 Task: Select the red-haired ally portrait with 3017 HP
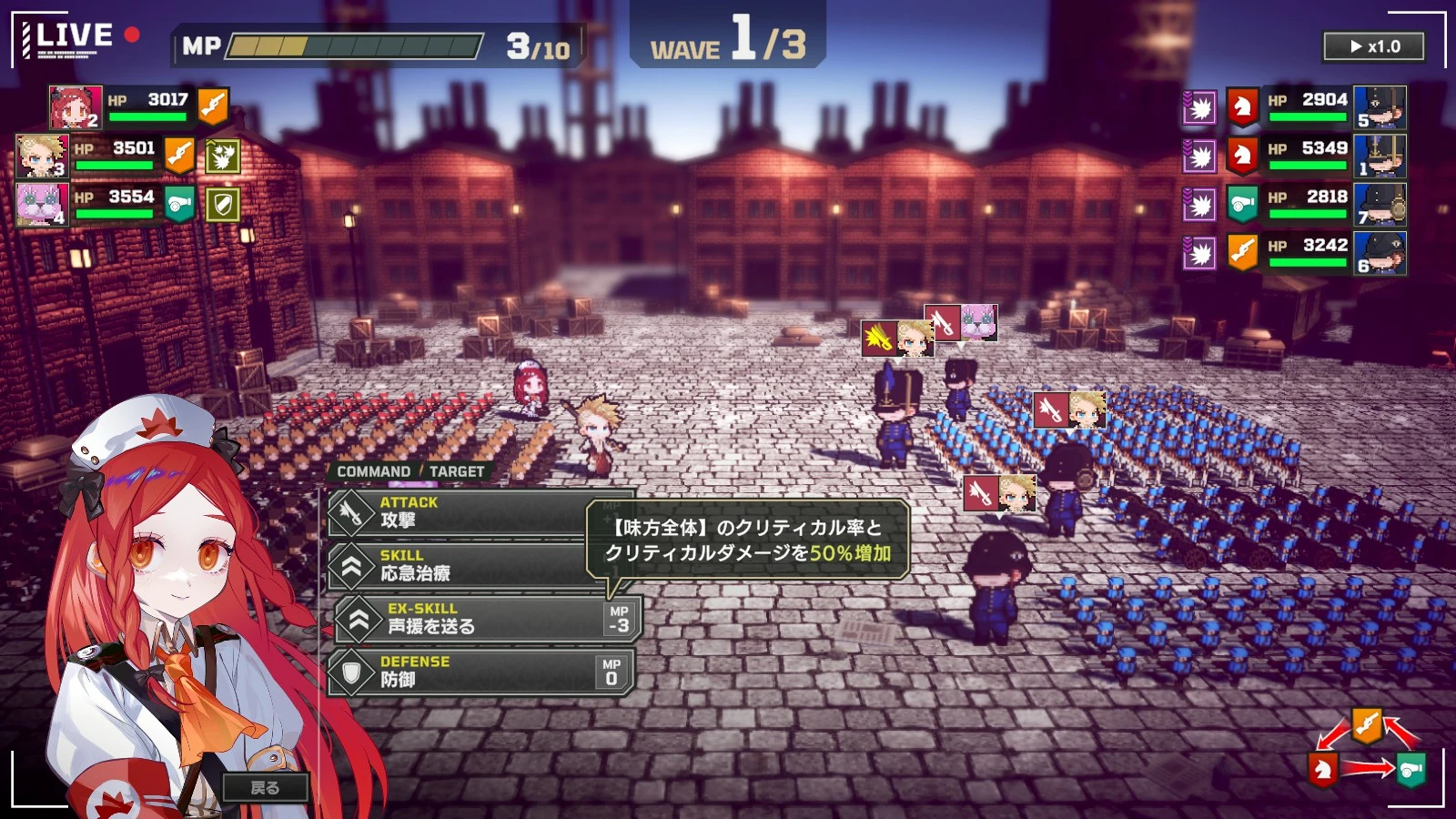click(75, 107)
